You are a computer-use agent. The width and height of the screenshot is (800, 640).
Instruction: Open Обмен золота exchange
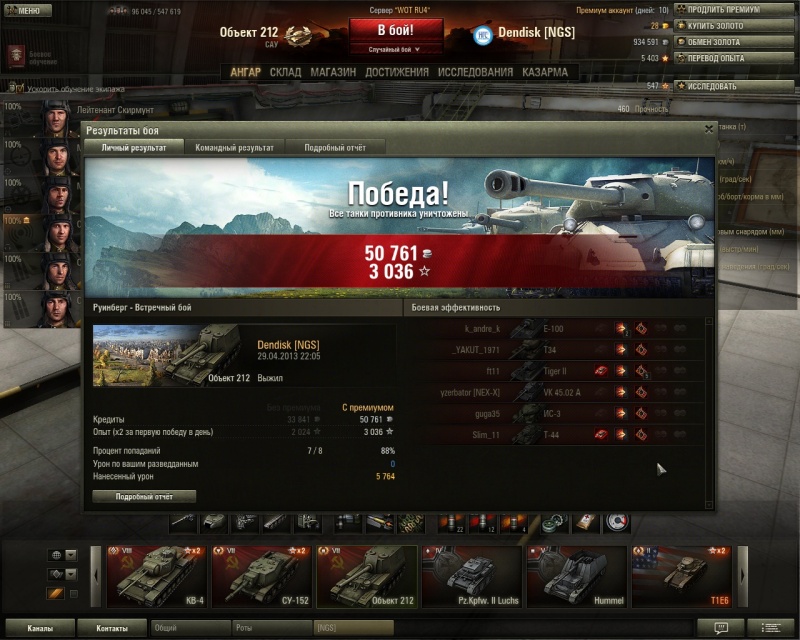click(735, 42)
